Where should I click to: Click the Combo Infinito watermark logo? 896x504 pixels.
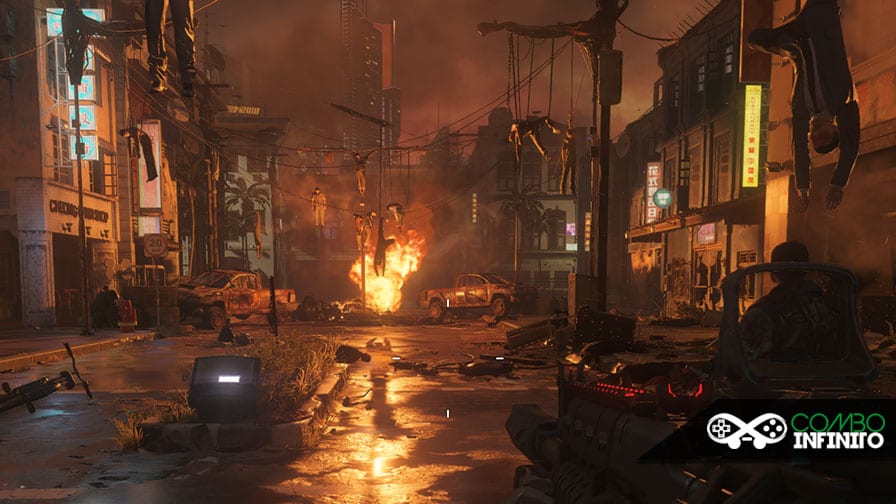coord(795,430)
